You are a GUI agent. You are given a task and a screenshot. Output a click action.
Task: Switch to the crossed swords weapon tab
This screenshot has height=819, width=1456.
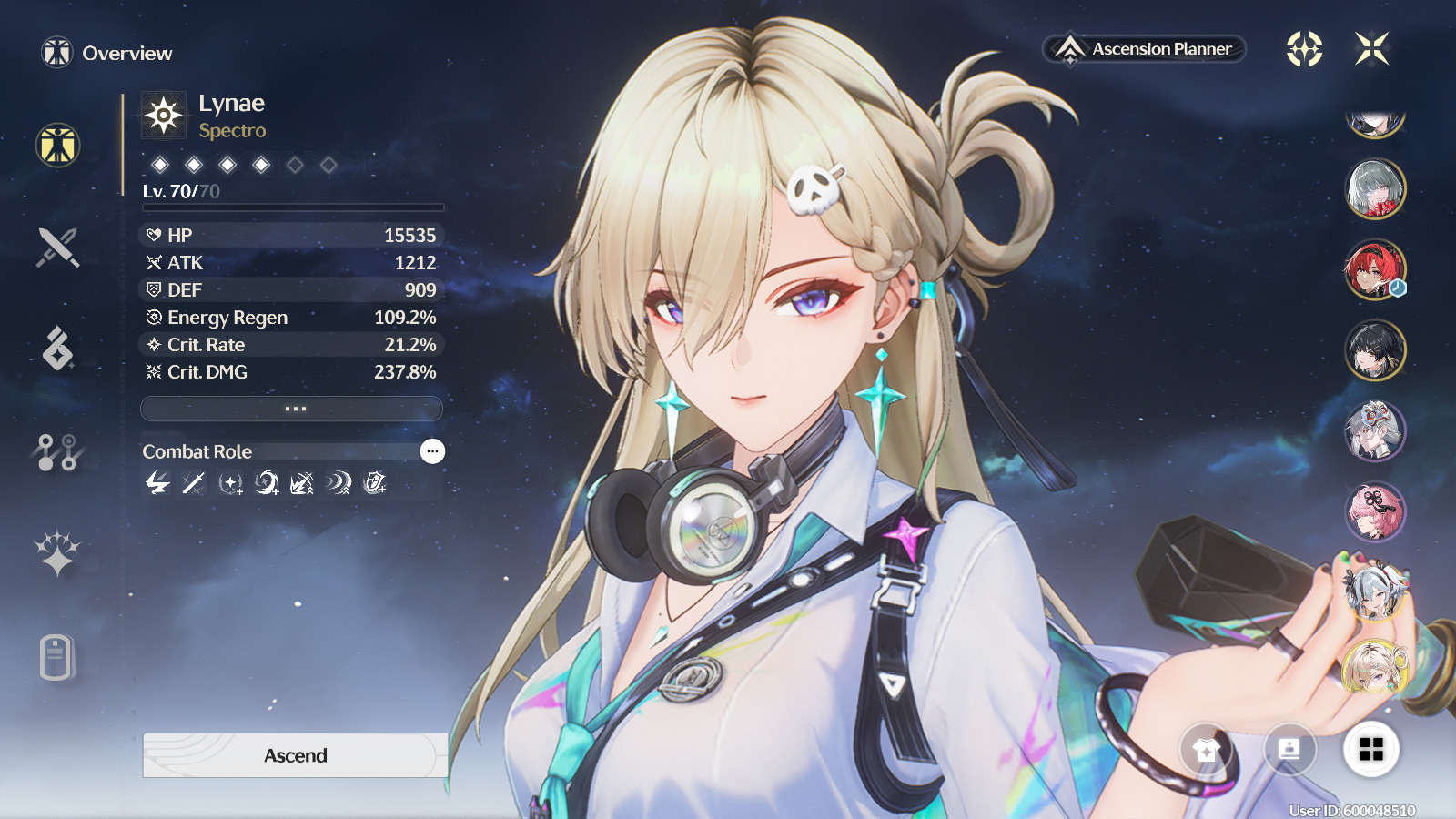coord(58,248)
